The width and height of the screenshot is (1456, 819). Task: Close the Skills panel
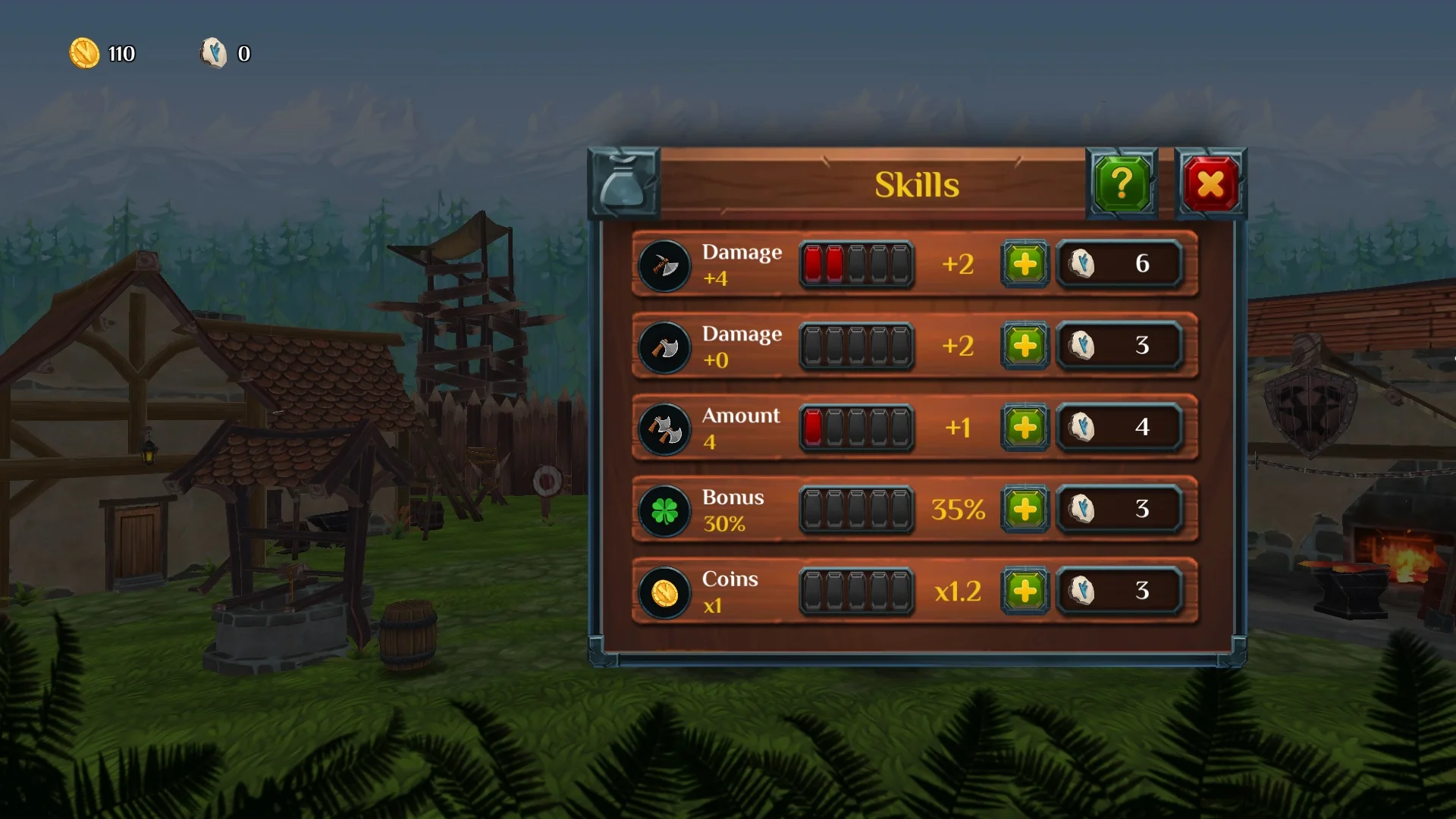coord(1210,183)
